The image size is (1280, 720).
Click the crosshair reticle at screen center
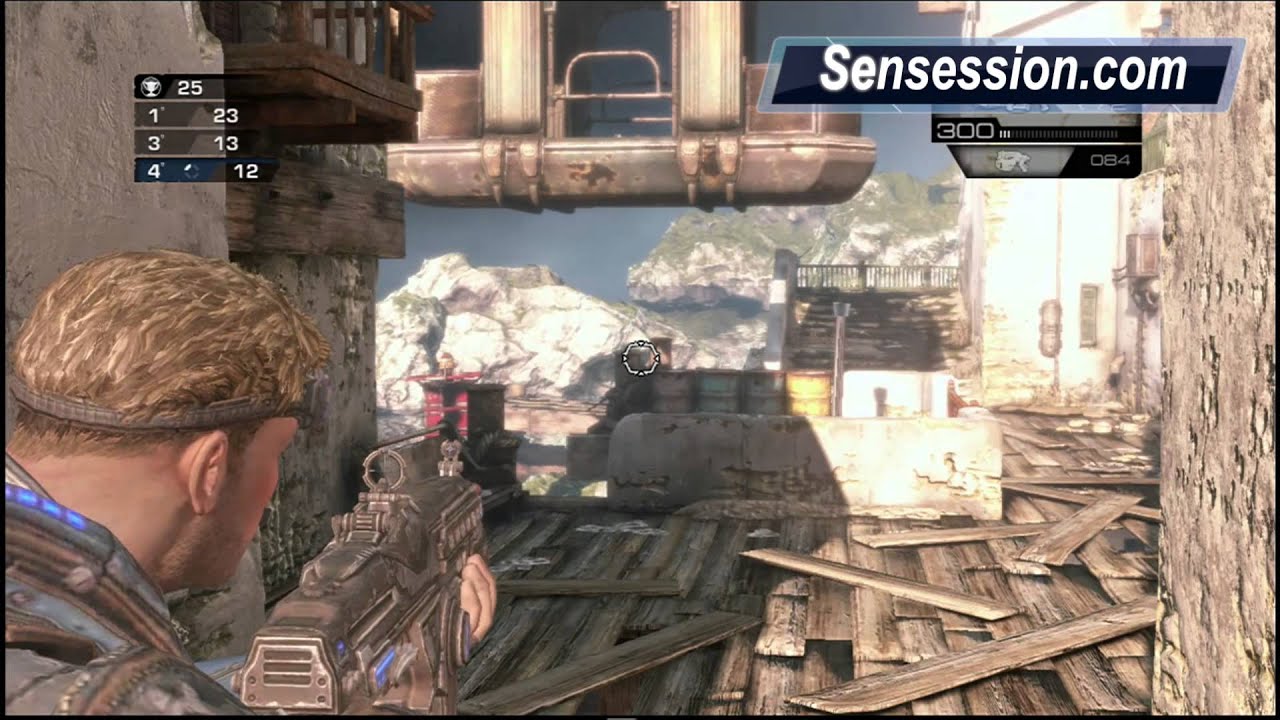point(640,360)
